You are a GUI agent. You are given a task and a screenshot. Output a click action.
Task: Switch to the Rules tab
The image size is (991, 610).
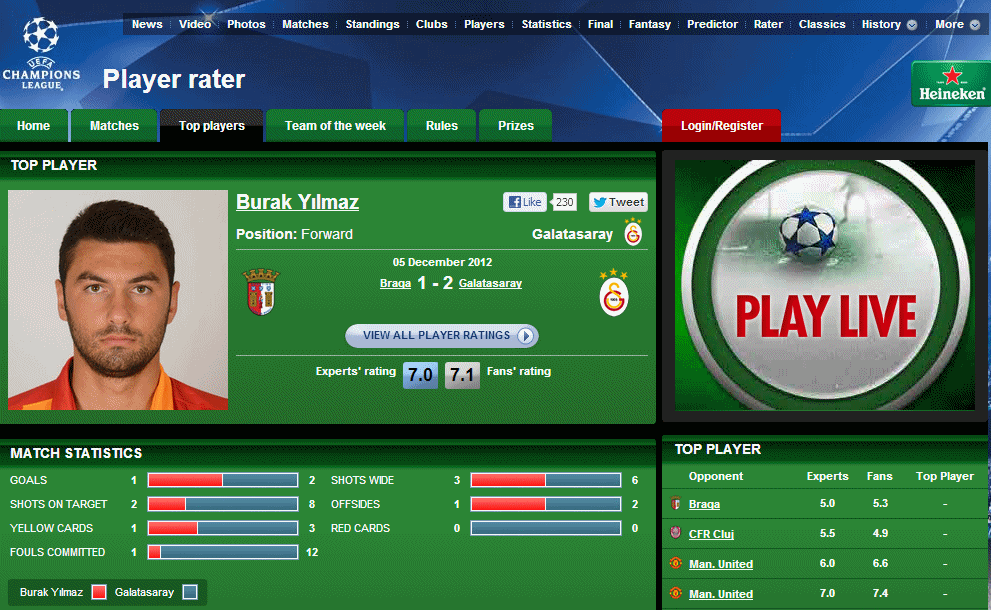441,126
